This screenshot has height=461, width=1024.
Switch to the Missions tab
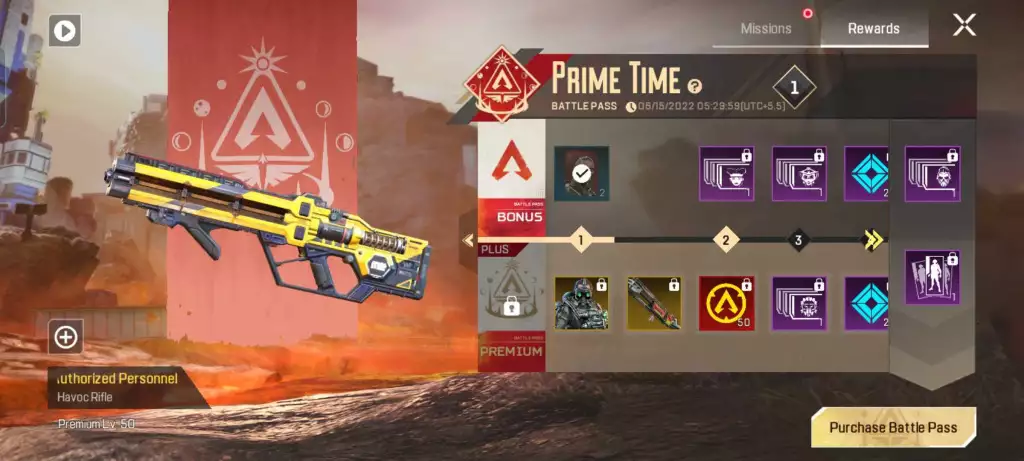[x=766, y=29]
